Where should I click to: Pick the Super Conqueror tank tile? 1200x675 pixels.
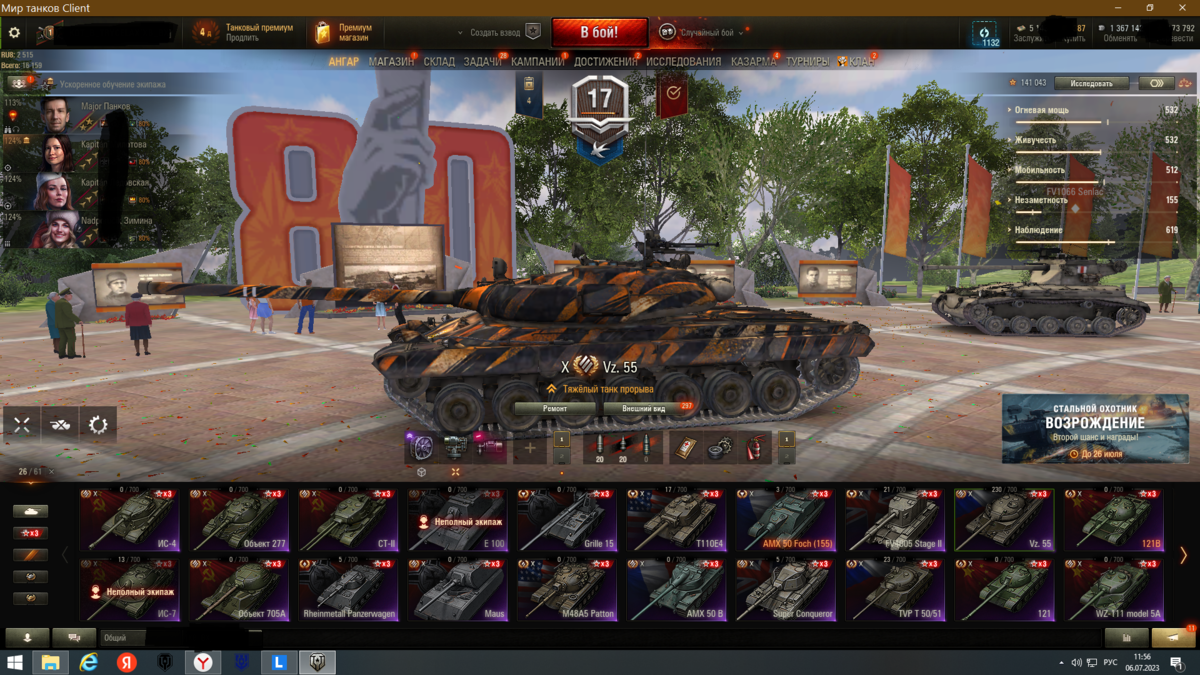(785, 590)
